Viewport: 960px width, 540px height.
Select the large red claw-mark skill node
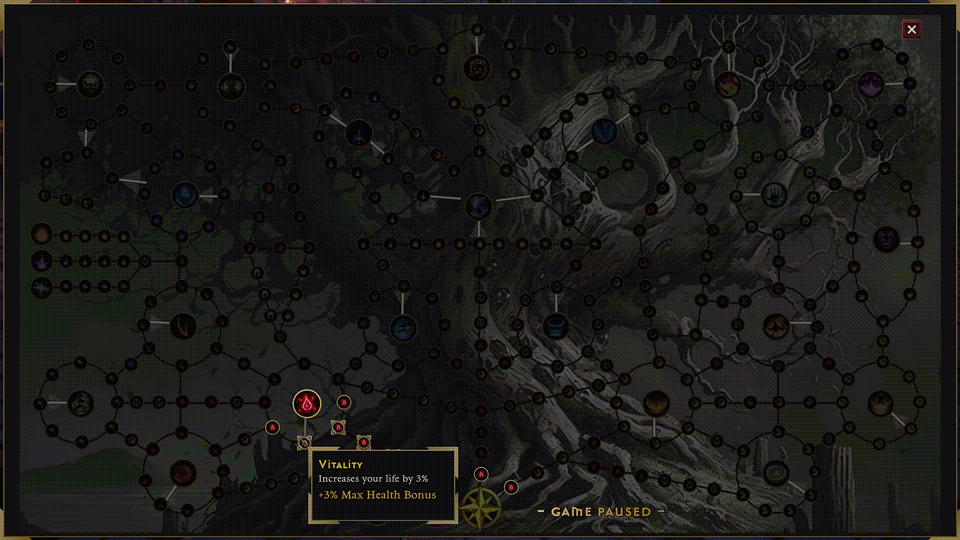click(x=182, y=324)
